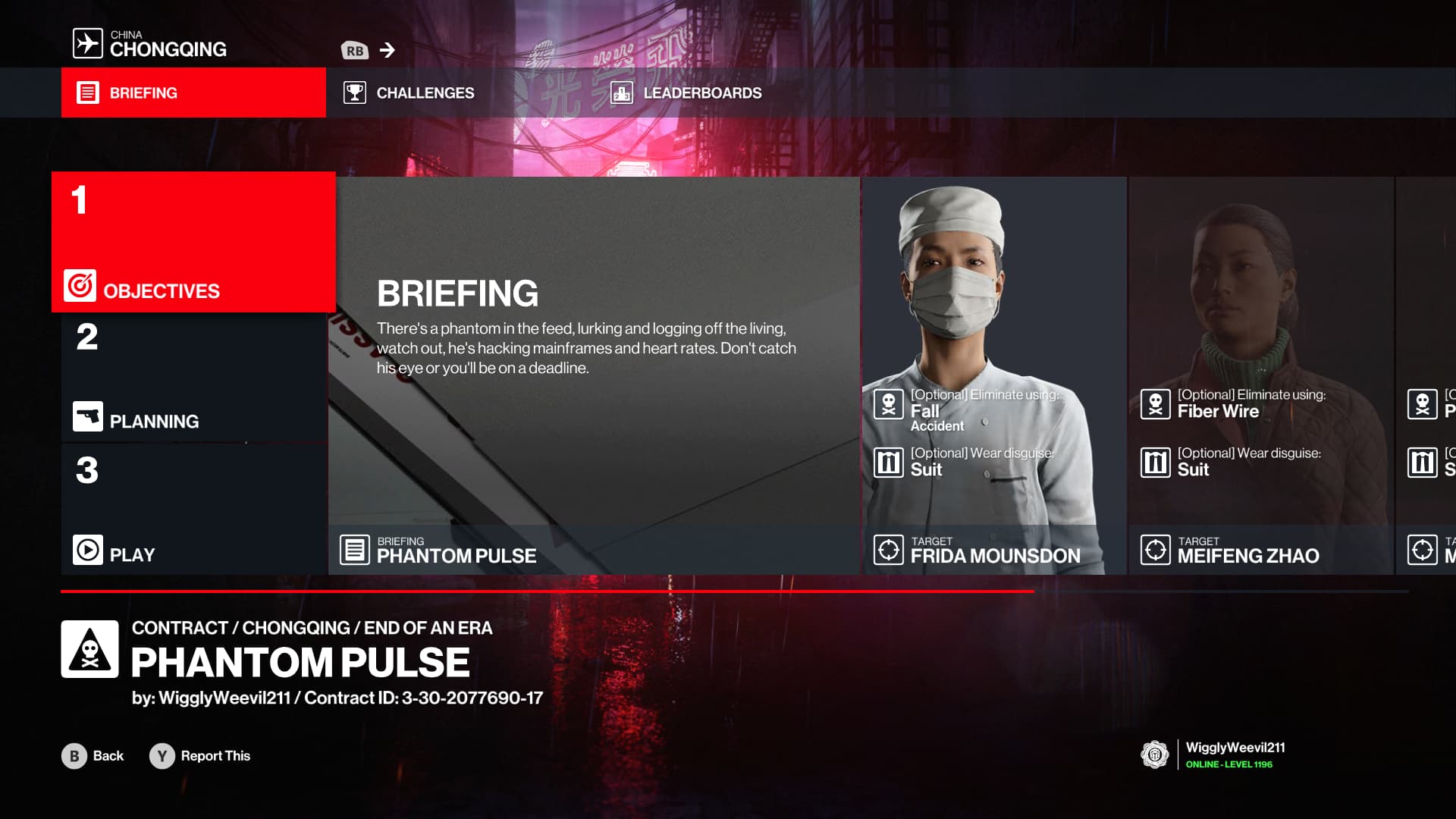Select target Frida Mounsdon card
Viewport: 1456px width, 819px height.
[x=993, y=375]
